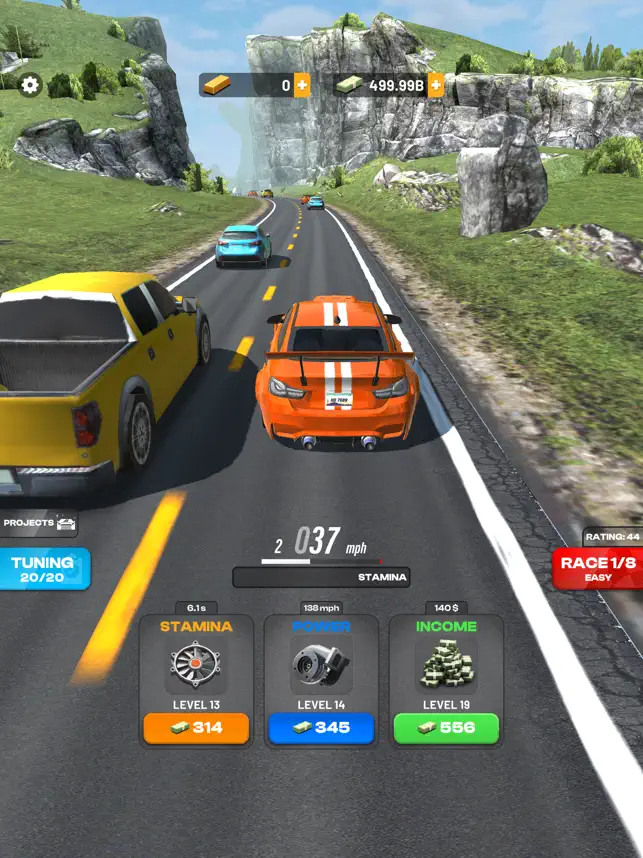
Task: Open the Tuning 20/20 menu
Action: (43, 569)
